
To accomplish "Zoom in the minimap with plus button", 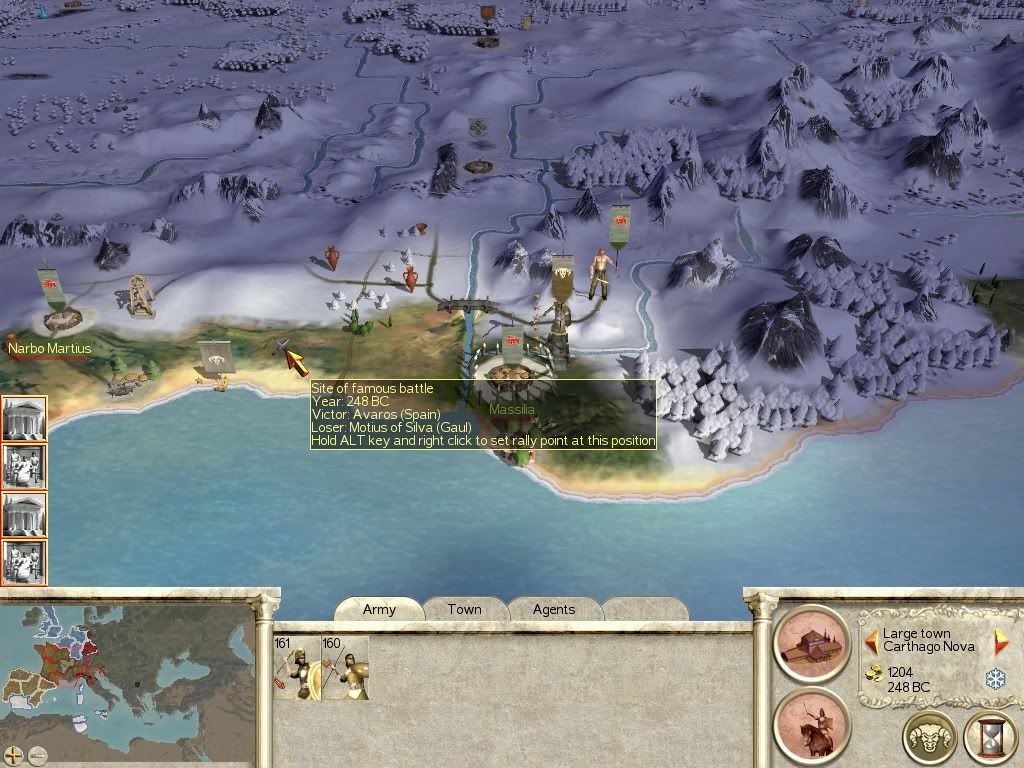I will click(14, 755).
